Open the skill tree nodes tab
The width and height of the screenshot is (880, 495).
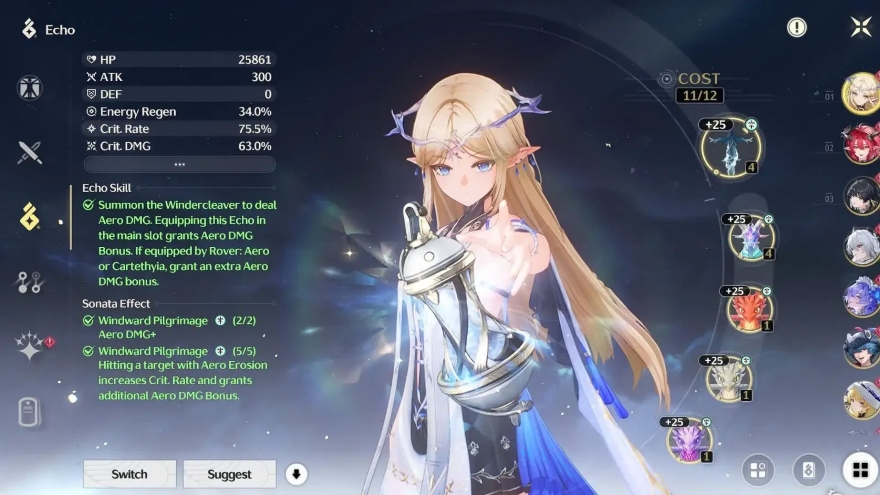[x=29, y=282]
